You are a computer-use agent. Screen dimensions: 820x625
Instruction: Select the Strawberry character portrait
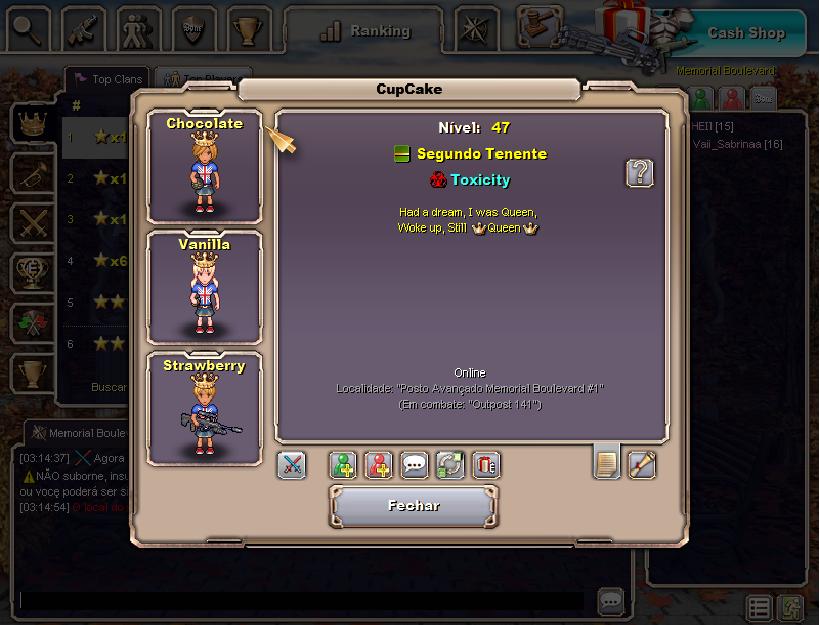tap(204, 408)
